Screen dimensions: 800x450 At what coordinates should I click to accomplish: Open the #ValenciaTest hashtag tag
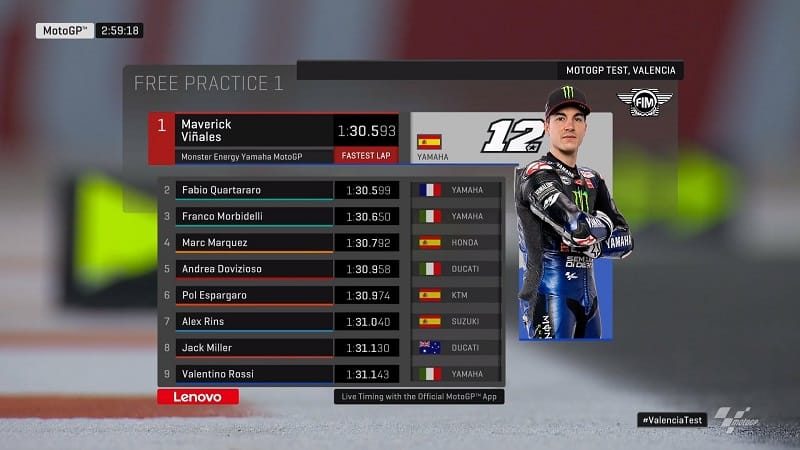pyautogui.click(x=672, y=420)
